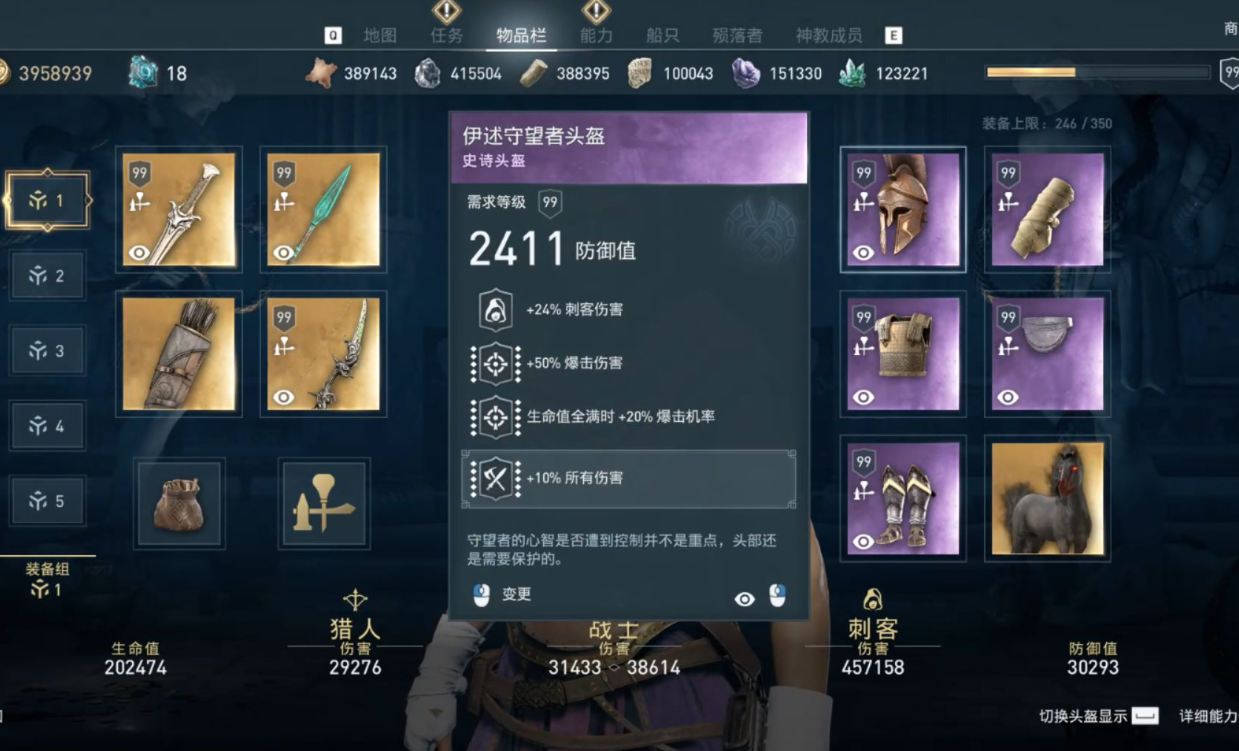Show the 神教成员 cultists tab

tap(828, 35)
